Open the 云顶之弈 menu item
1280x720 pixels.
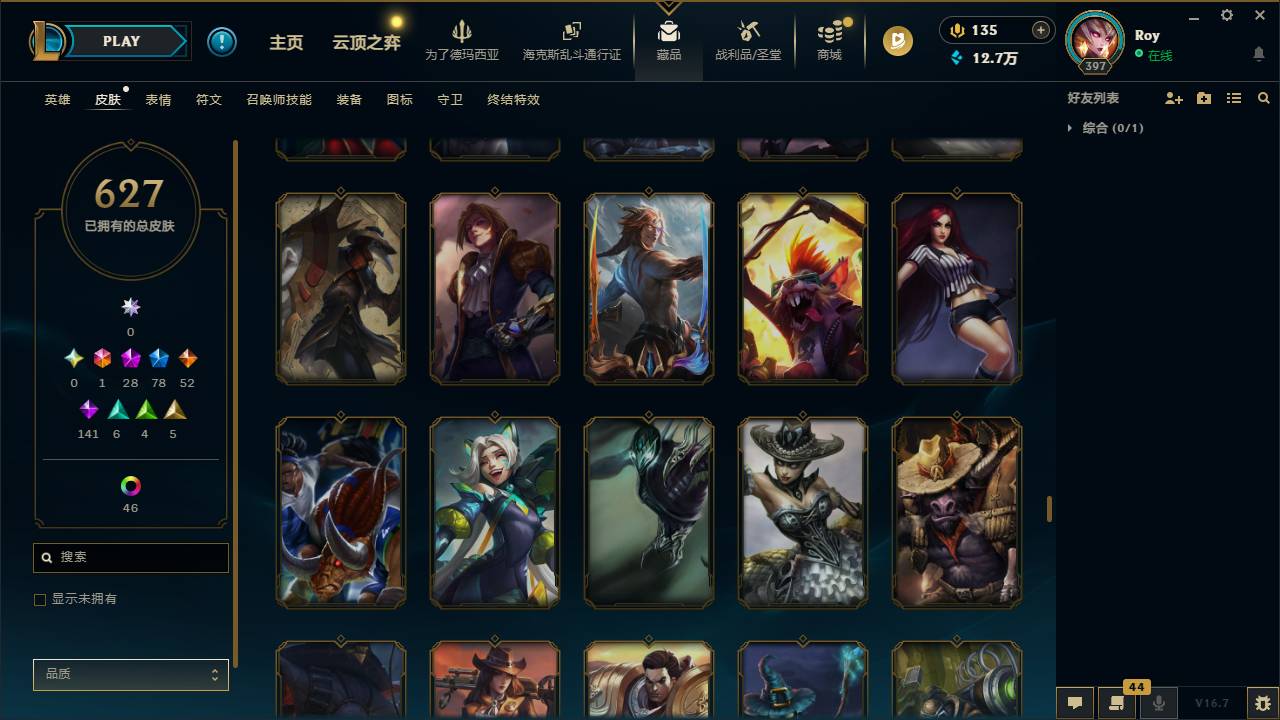(366, 40)
